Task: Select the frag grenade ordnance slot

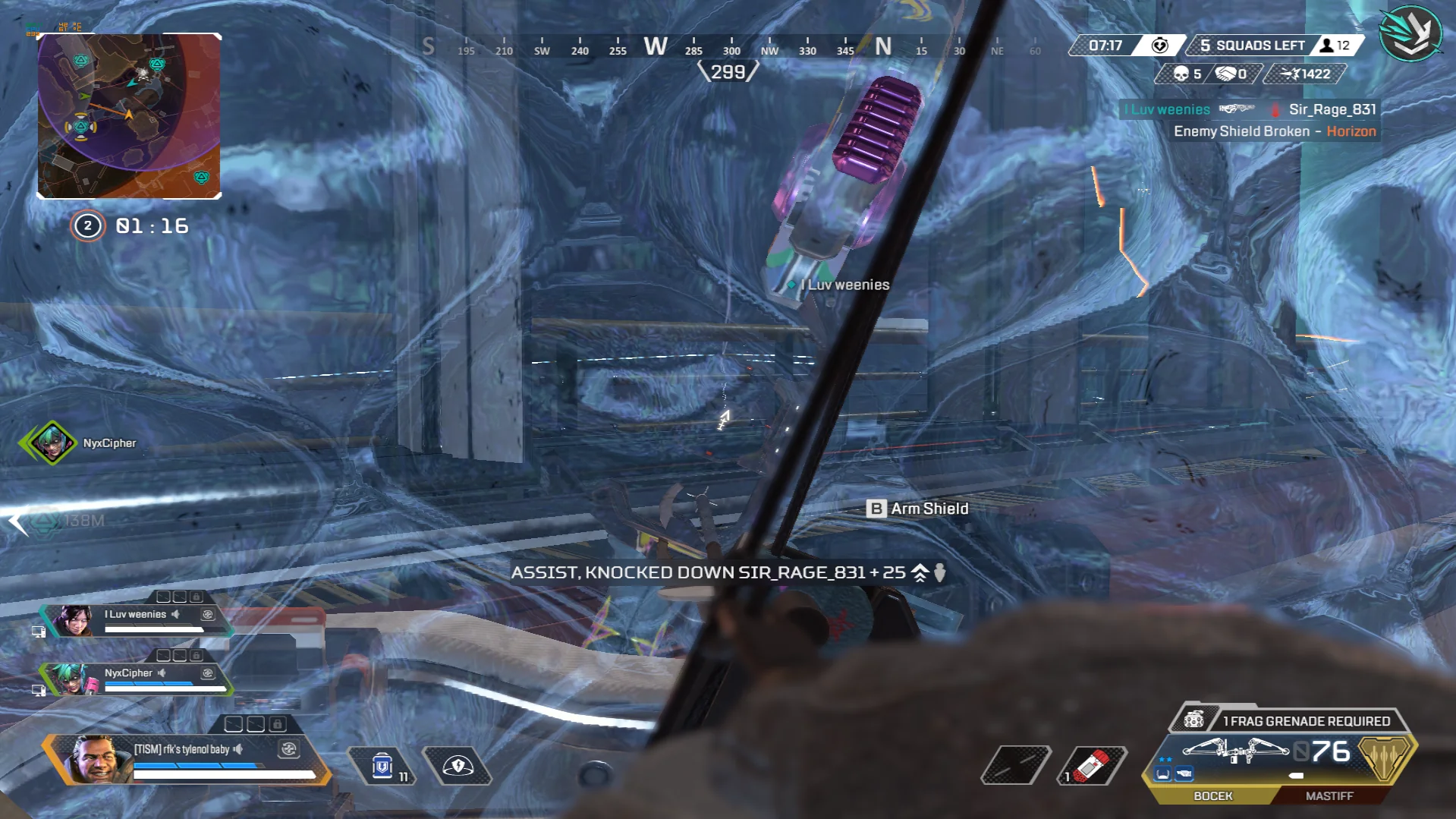Action: [1092, 765]
